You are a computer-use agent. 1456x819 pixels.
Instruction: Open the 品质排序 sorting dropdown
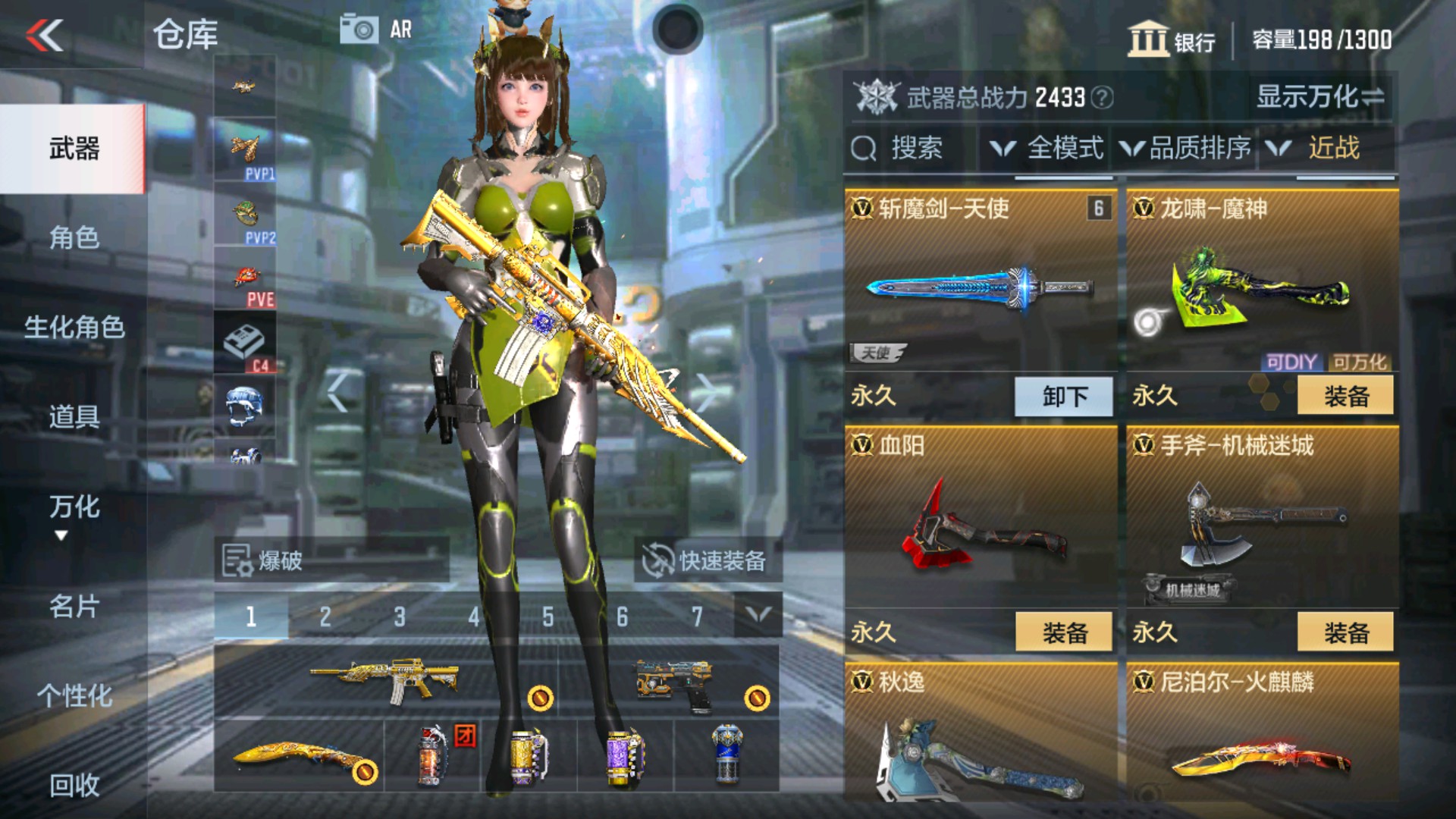point(1186,147)
